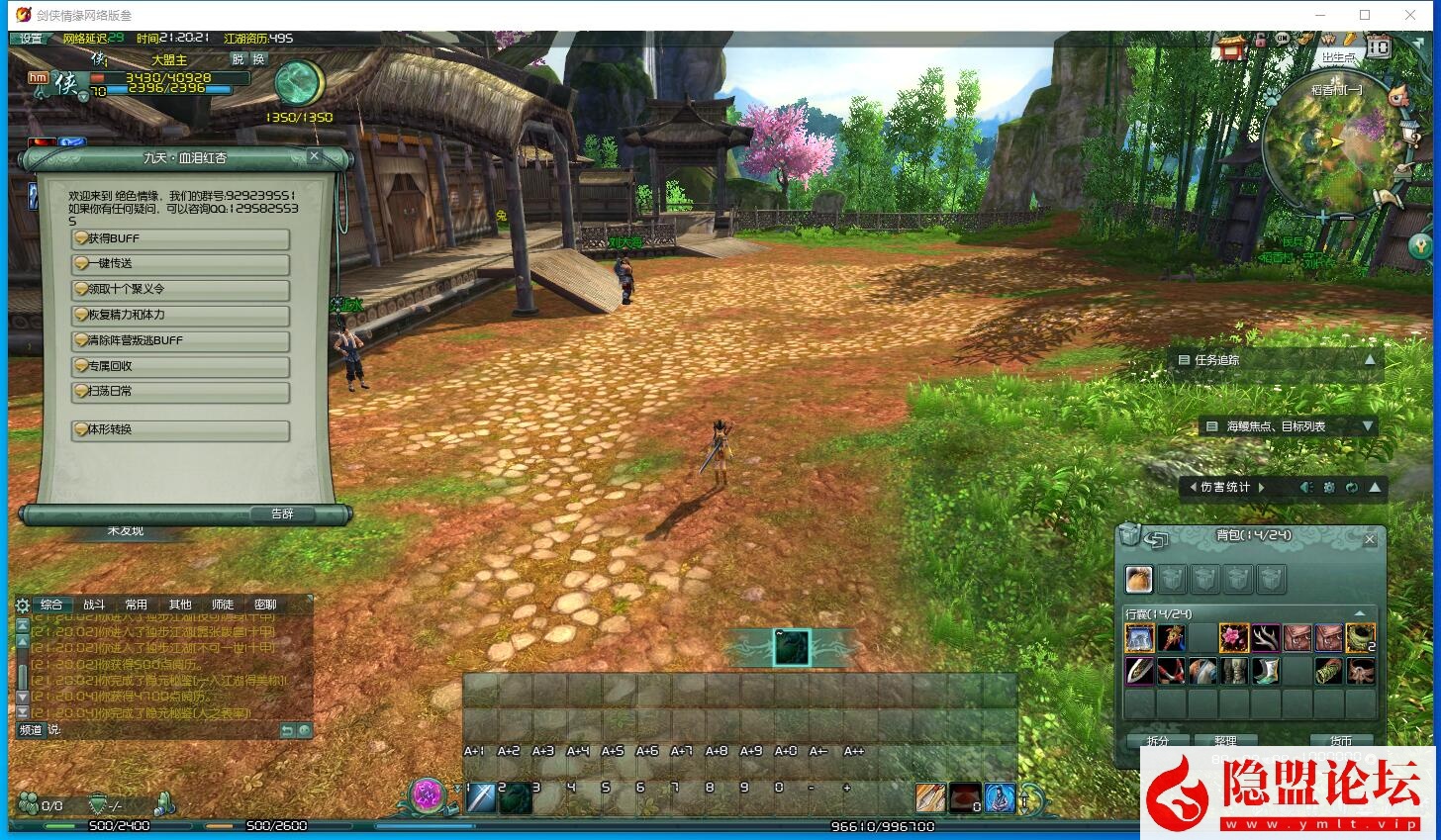
Task: Switch to the 师徒 chat tab
Action: (223, 605)
